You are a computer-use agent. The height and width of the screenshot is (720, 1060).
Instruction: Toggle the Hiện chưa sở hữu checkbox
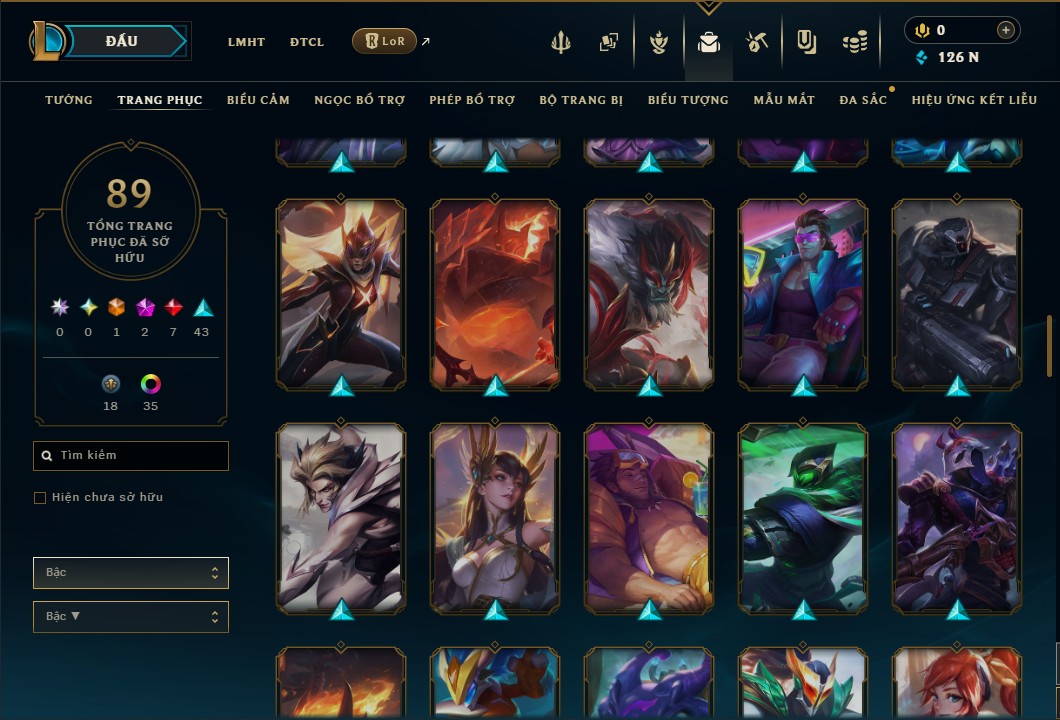pos(40,498)
